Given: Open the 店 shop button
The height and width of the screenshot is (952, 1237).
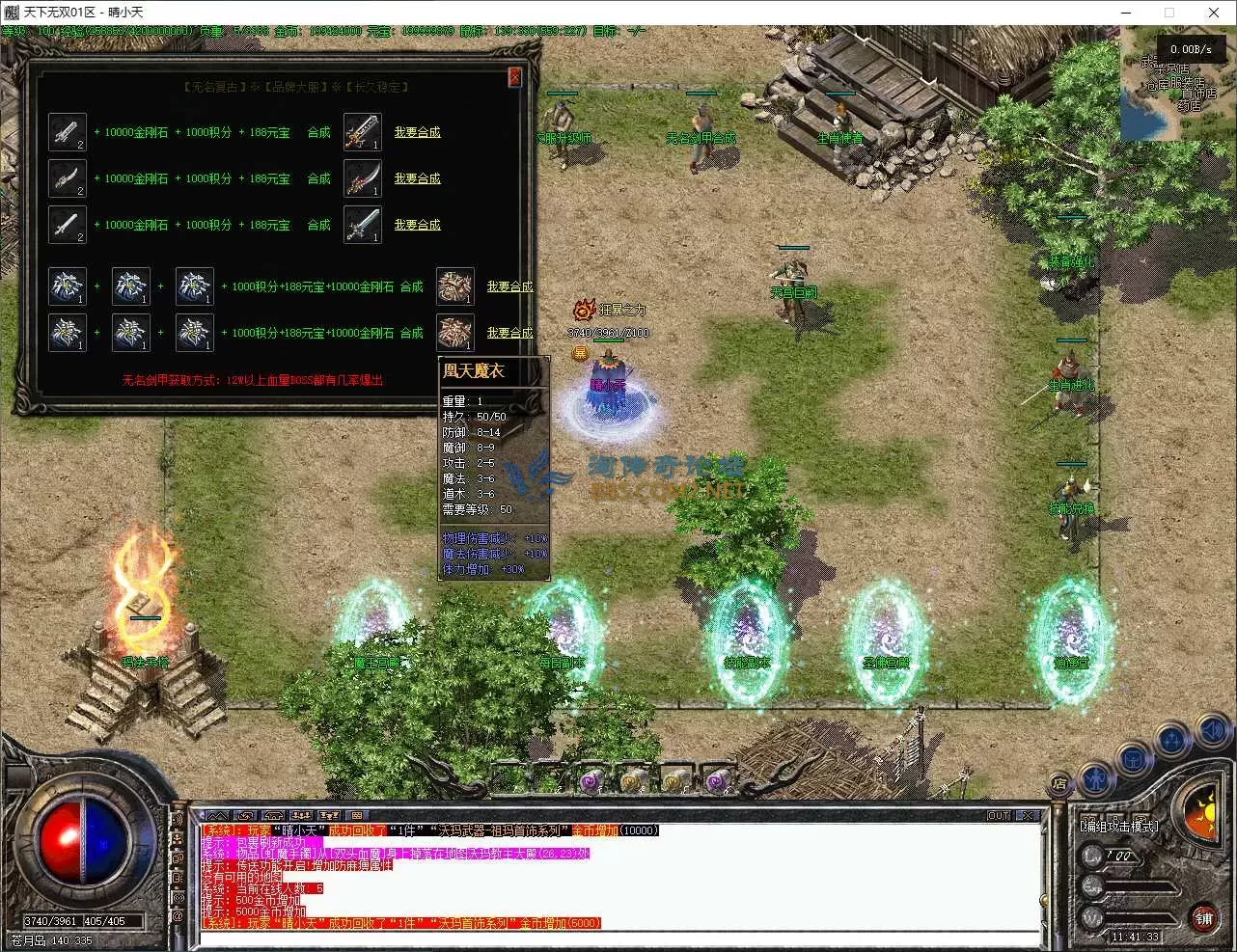Looking at the screenshot, I should (x=1059, y=783).
